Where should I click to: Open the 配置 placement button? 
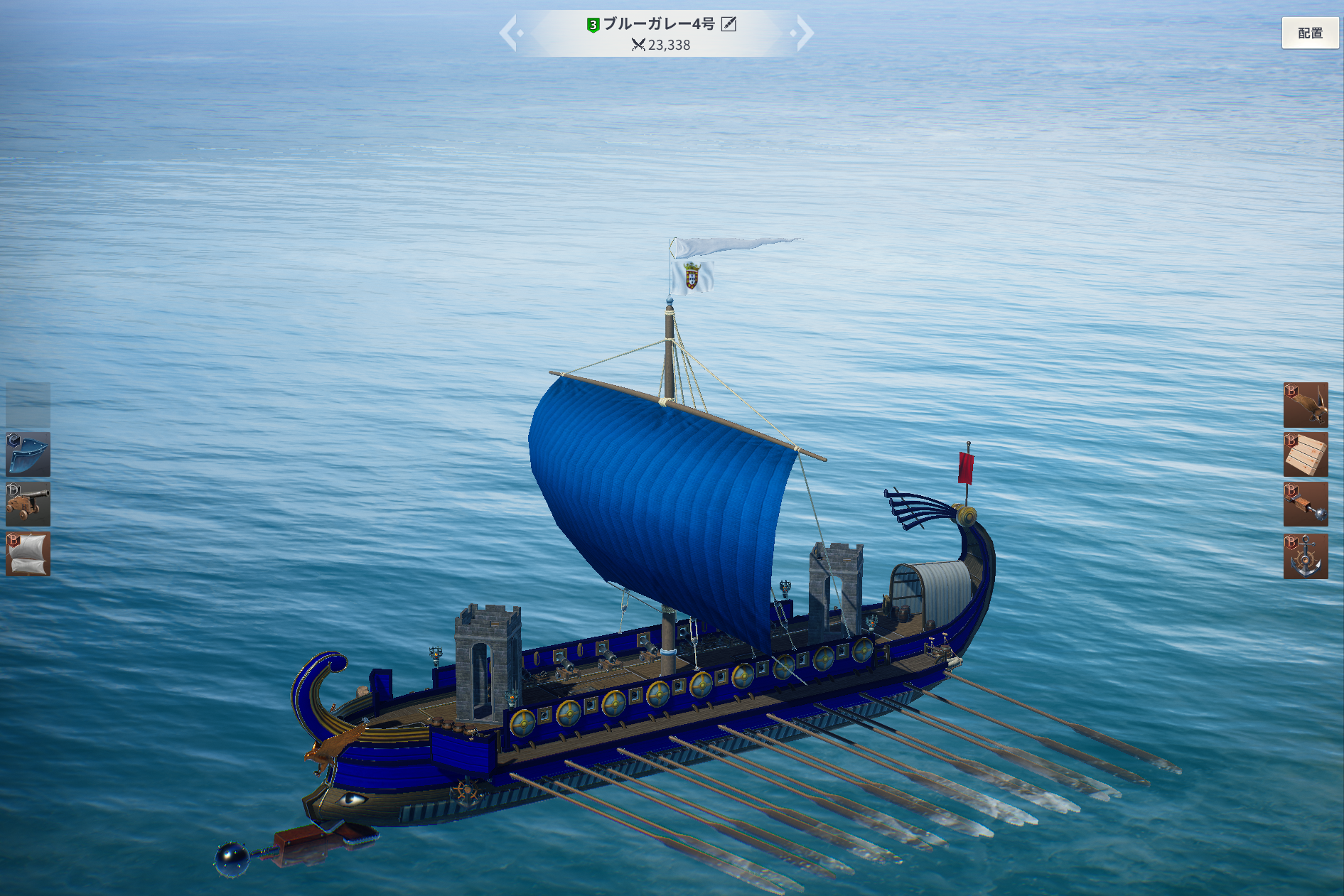tap(1309, 33)
